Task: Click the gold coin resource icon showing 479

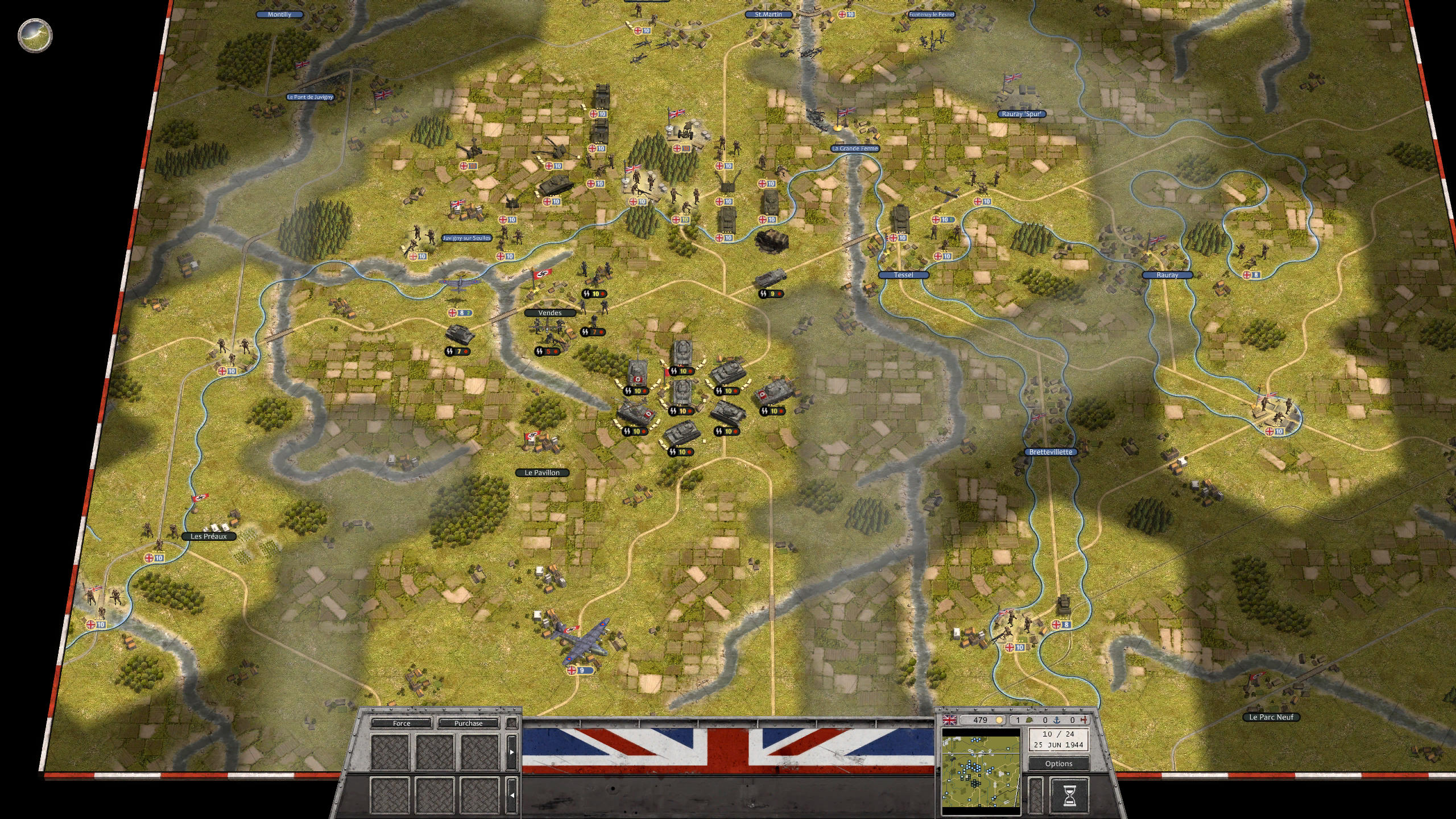Action: point(1000,720)
